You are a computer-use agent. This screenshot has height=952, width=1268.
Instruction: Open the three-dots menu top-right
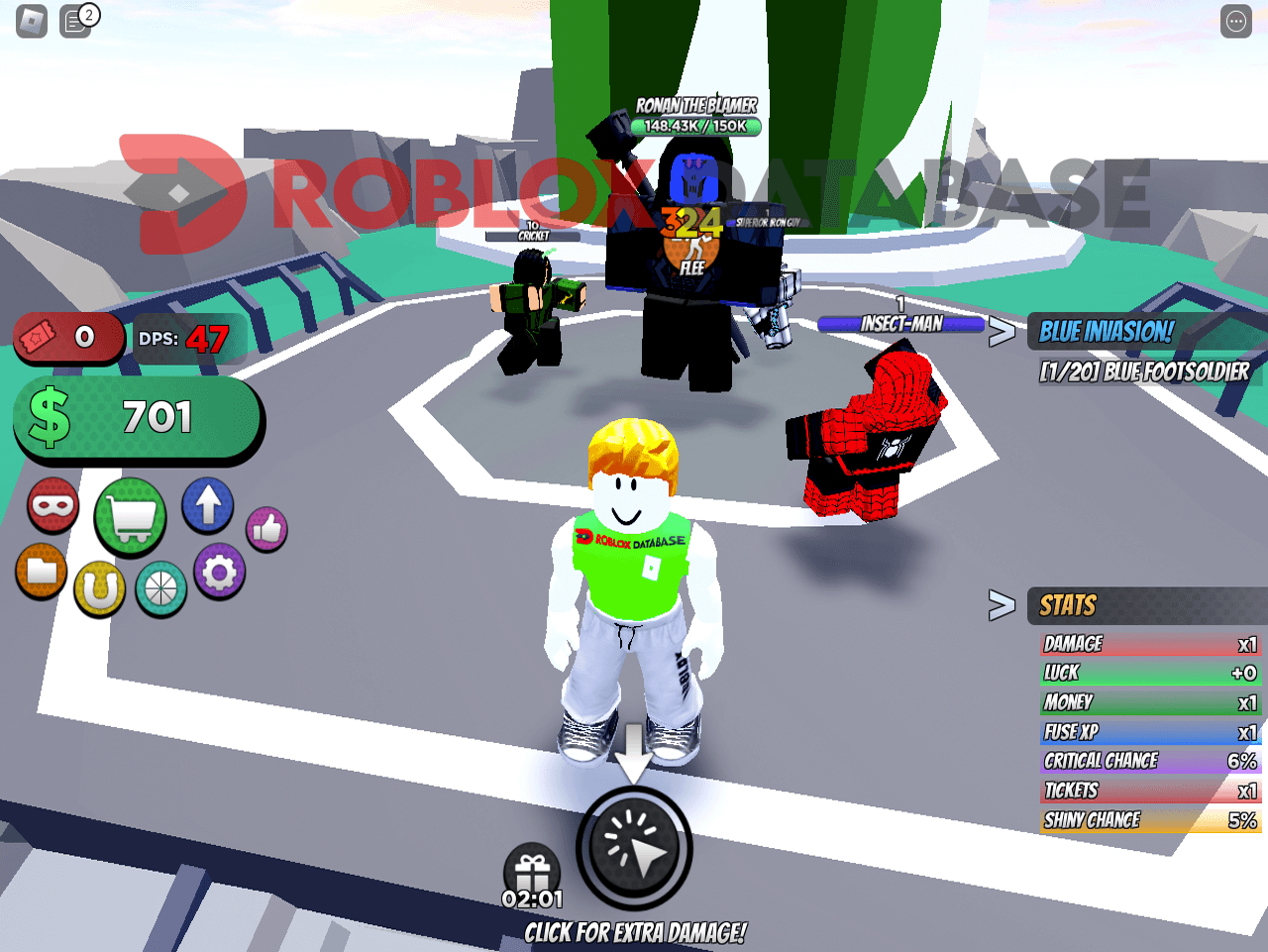(1236, 22)
